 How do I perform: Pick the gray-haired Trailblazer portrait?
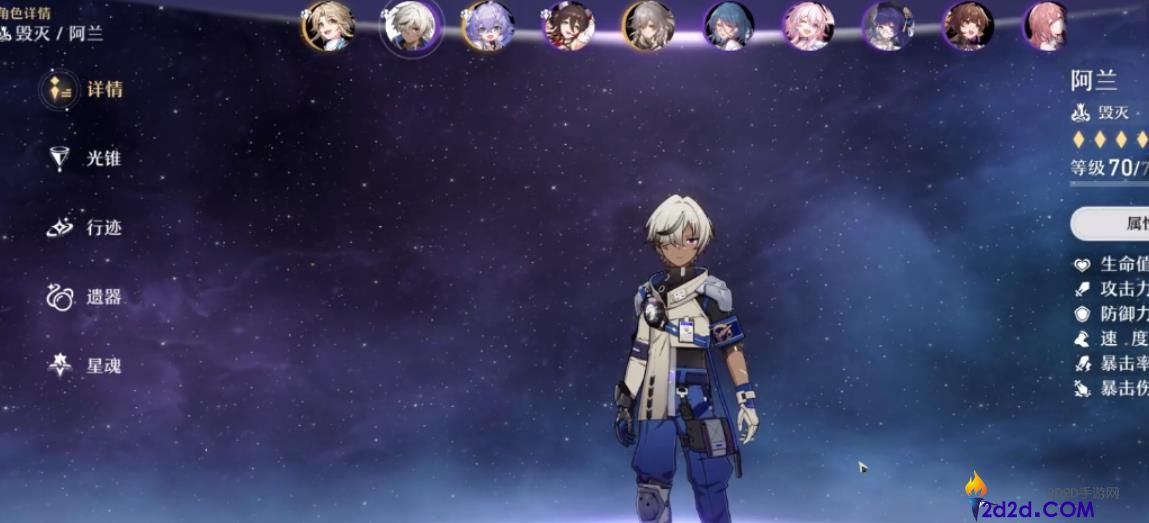pyautogui.click(x=647, y=26)
